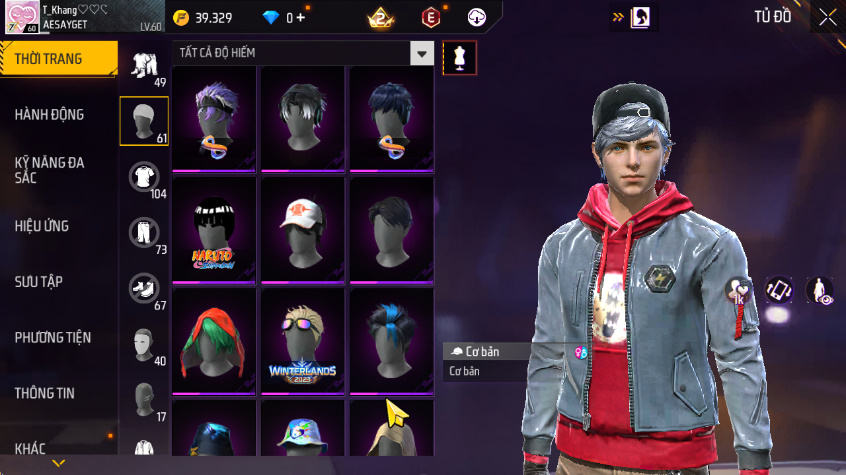
Task: Pick the Winterlands 2023 blonde hair with sunglasses
Action: point(303,342)
